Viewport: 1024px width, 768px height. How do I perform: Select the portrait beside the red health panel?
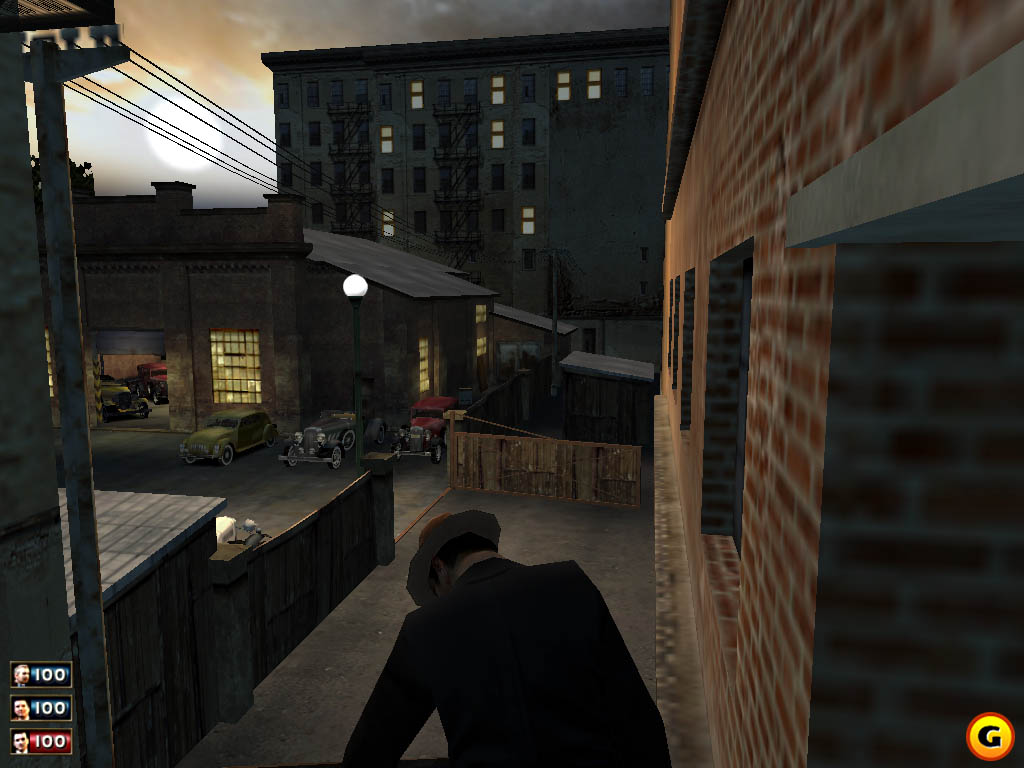[21, 742]
